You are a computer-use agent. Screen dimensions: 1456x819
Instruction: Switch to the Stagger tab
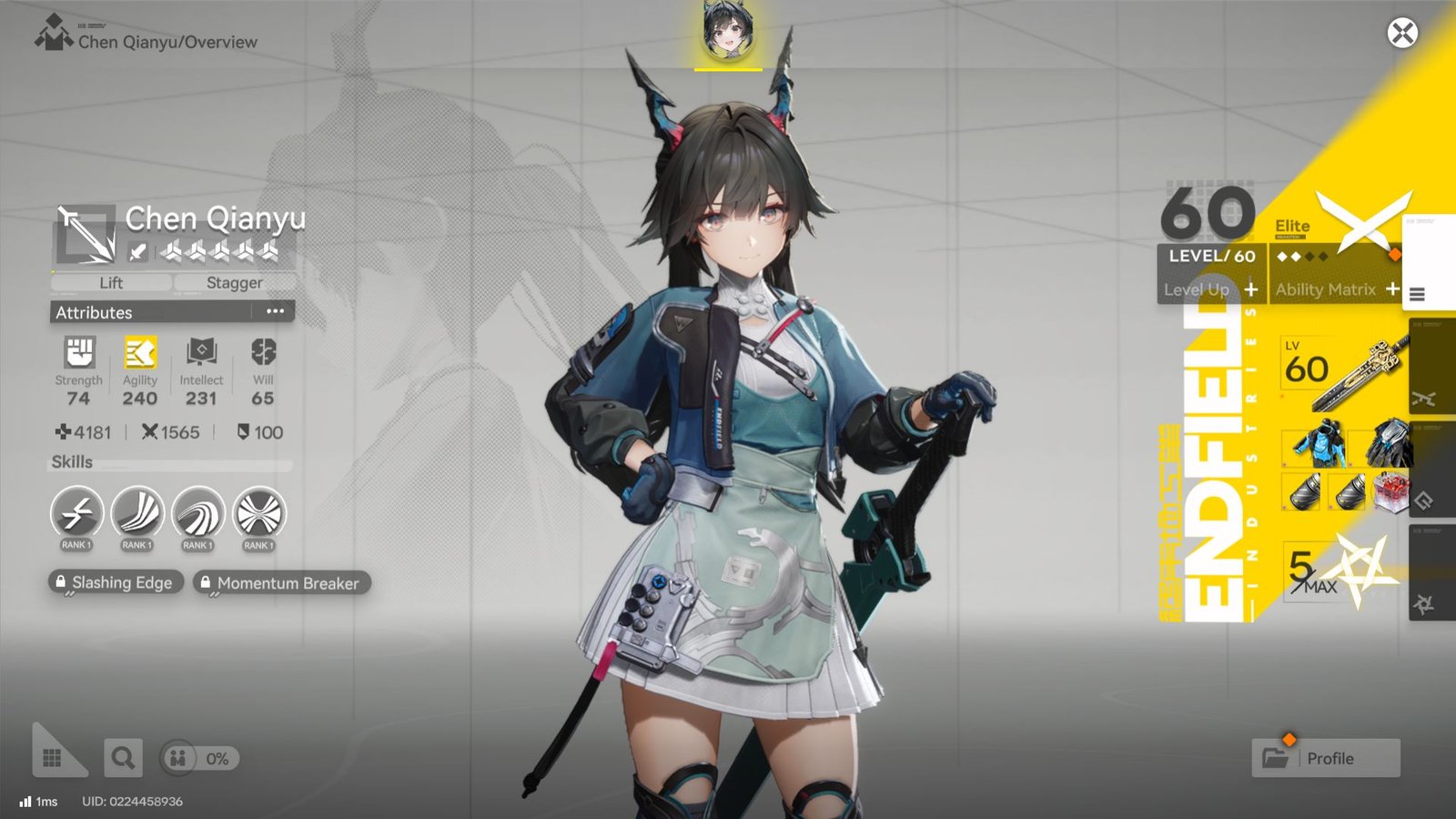point(233,283)
